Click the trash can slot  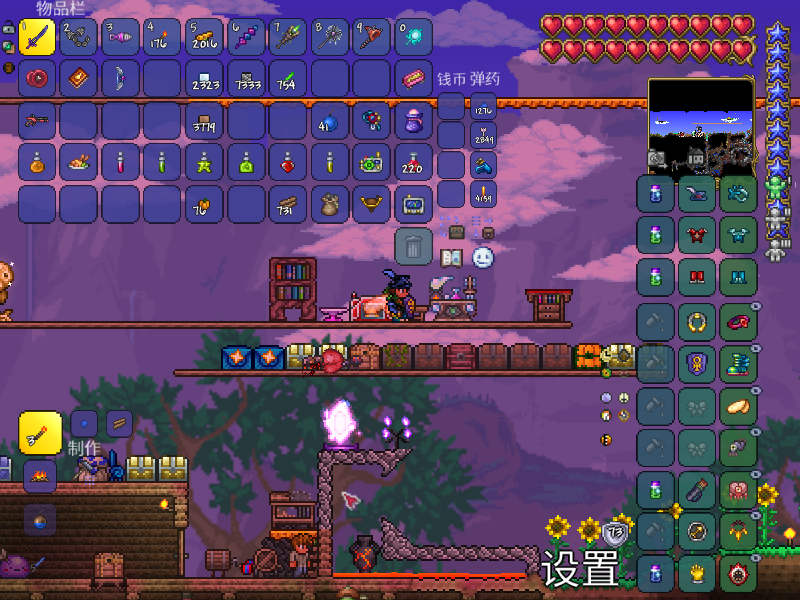tap(414, 246)
